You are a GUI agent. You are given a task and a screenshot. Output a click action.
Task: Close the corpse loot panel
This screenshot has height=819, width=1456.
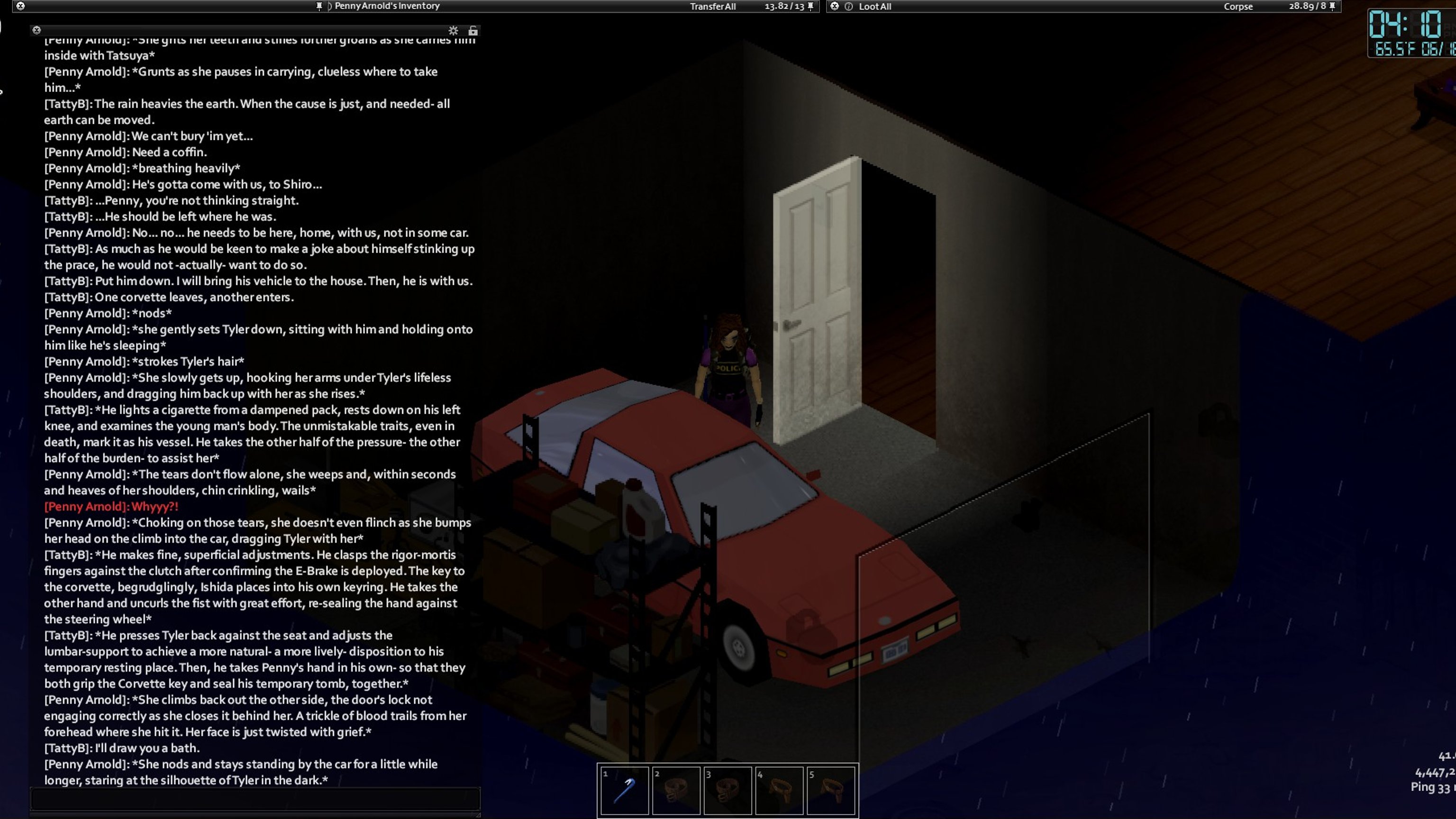pos(834,6)
